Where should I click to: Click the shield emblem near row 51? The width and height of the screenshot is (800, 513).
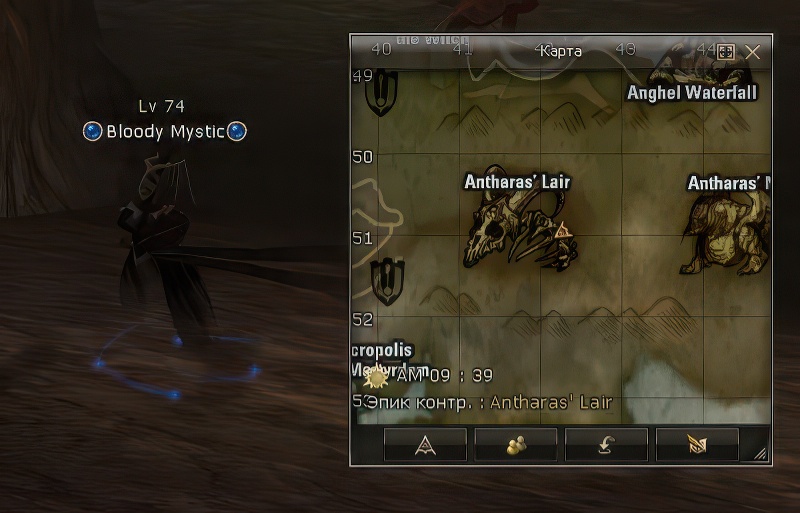(x=387, y=281)
